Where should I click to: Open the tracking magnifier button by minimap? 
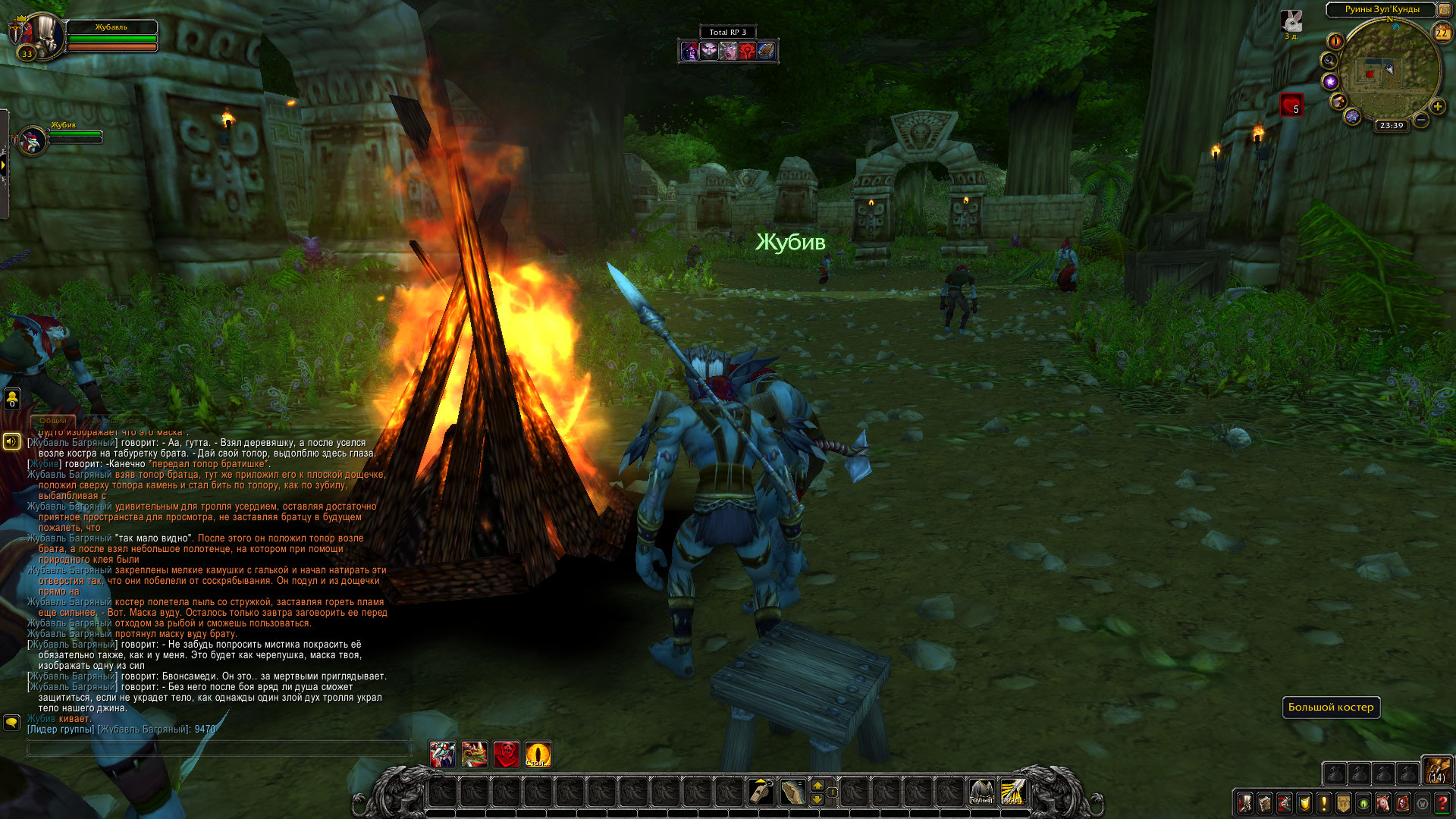tap(1329, 61)
